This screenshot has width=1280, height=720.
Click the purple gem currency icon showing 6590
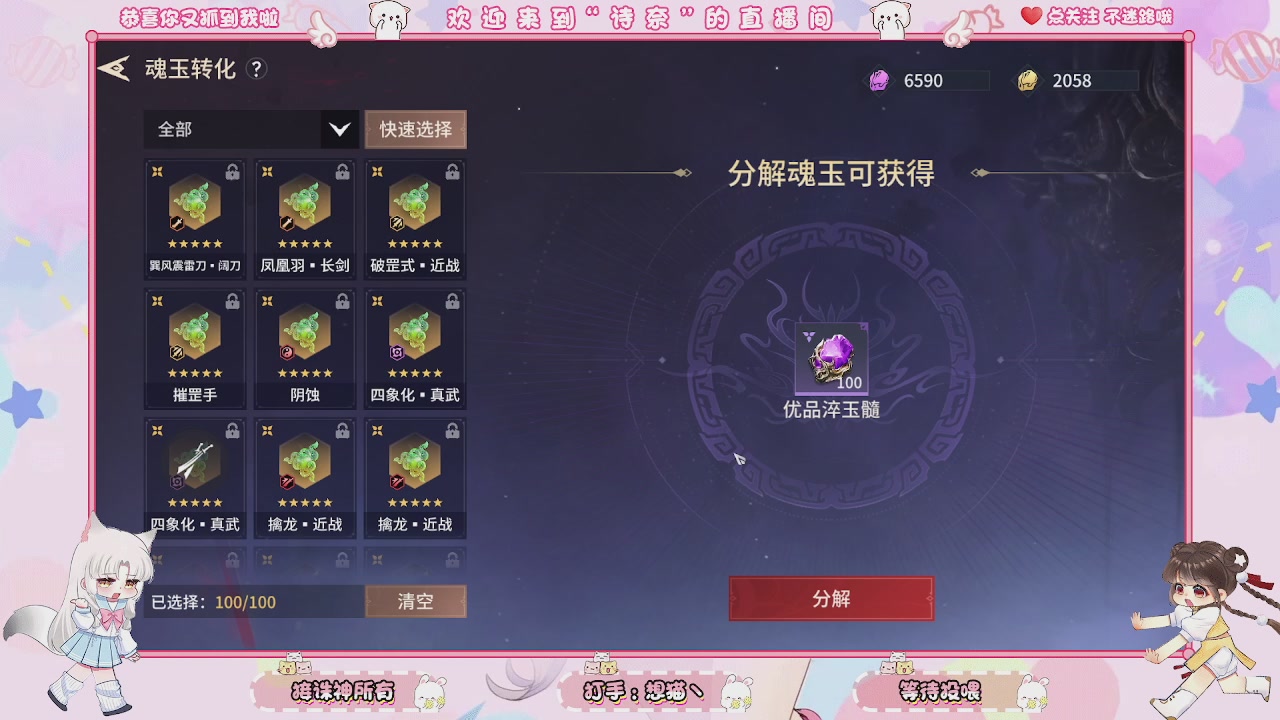click(x=877, y=80)
